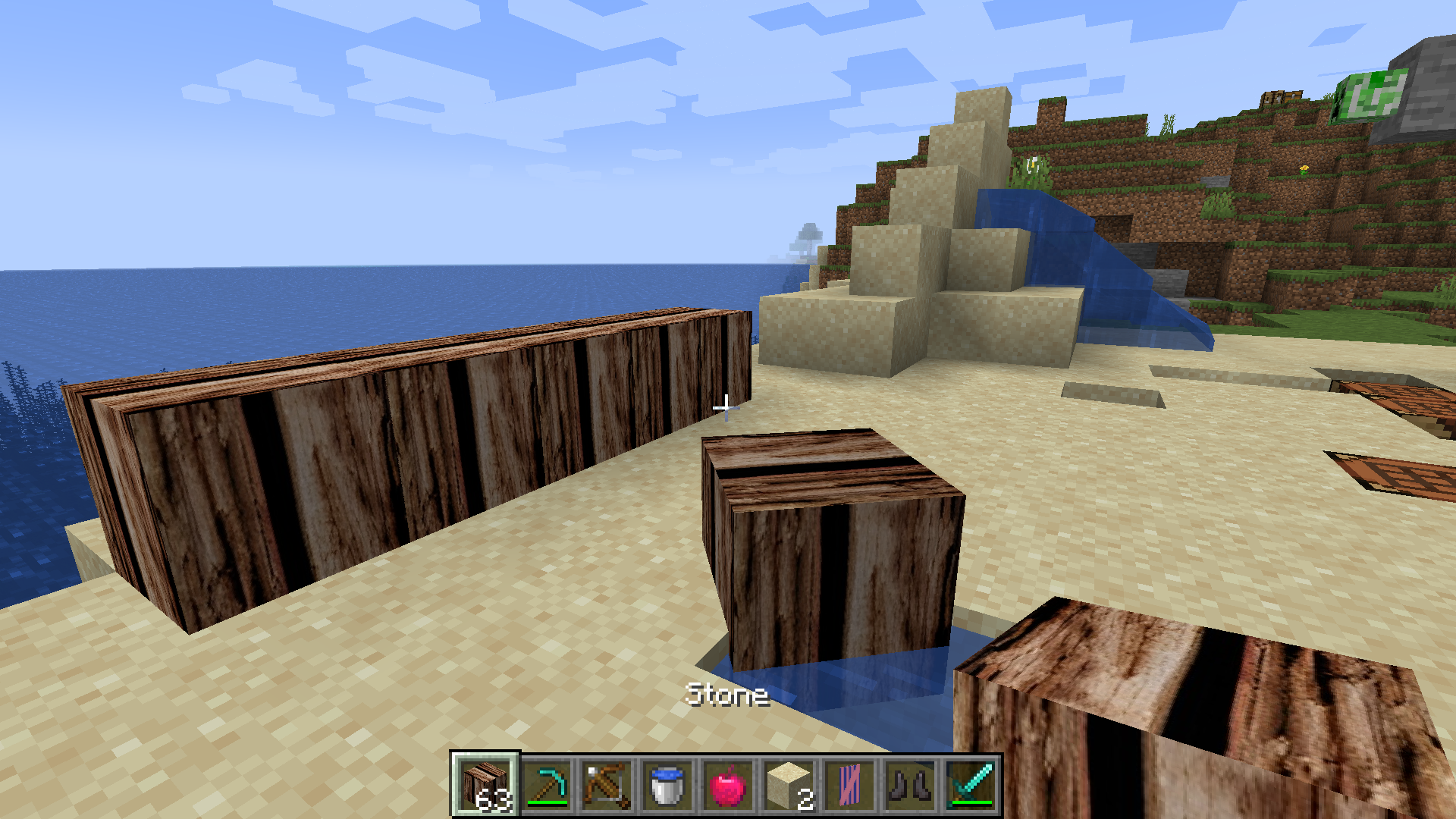1456x819 pixels.
Task: Equip the diamond sword from the hotbar
Action: pyautogui.click(x=971, y=785)
